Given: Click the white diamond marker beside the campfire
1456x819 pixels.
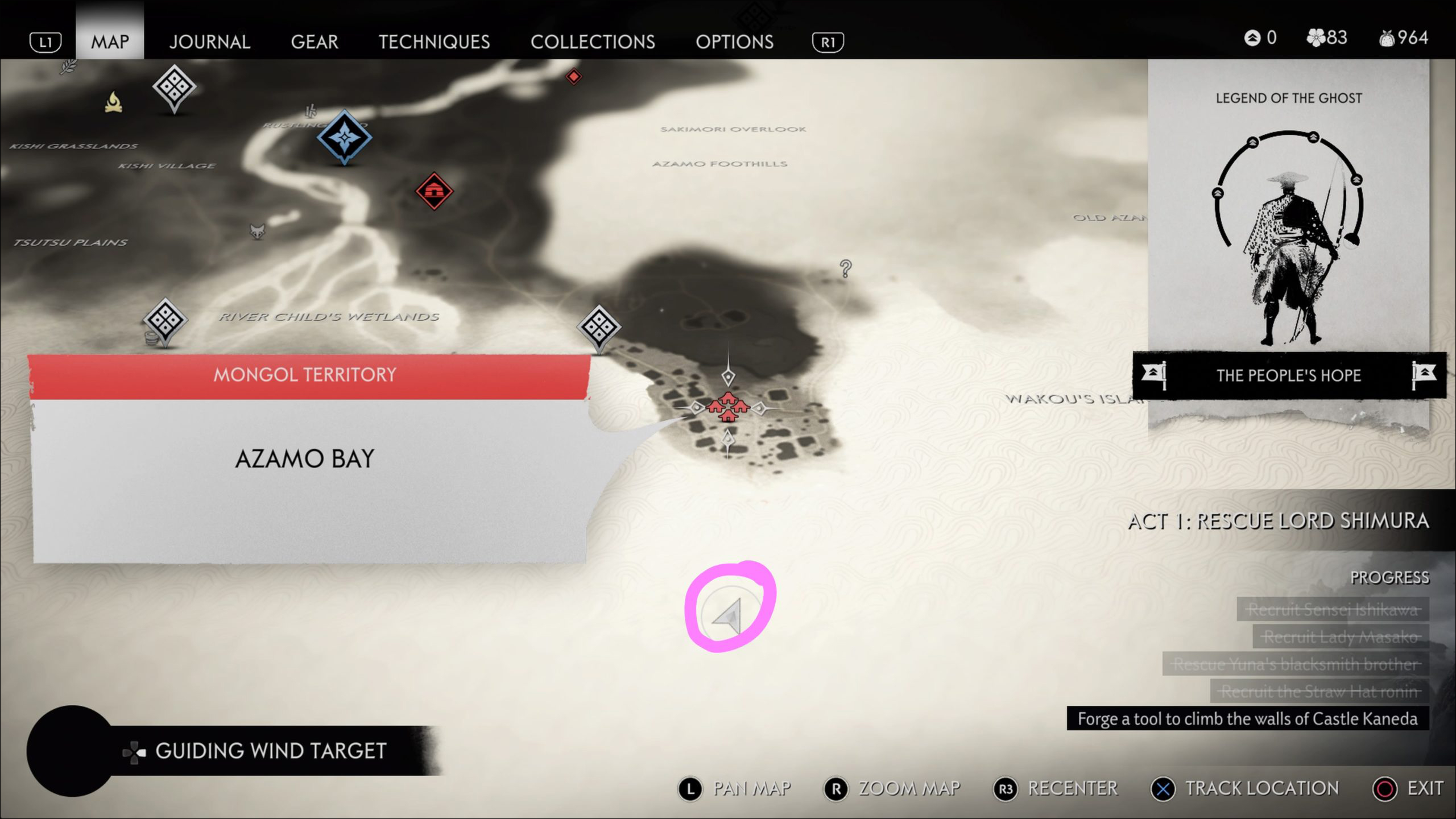Looking at the screenshot, I should [x=174, y=88].
